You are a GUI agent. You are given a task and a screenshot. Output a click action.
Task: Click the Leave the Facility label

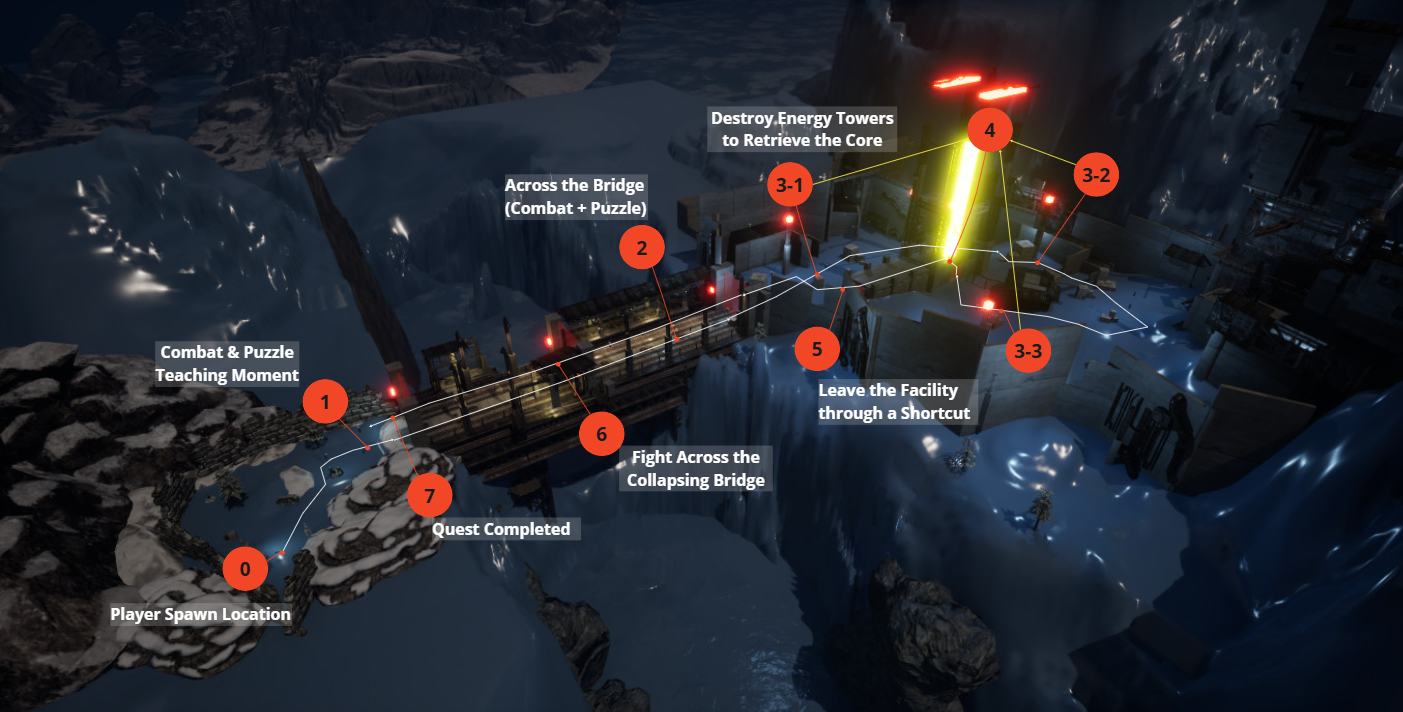pos(895,402)
